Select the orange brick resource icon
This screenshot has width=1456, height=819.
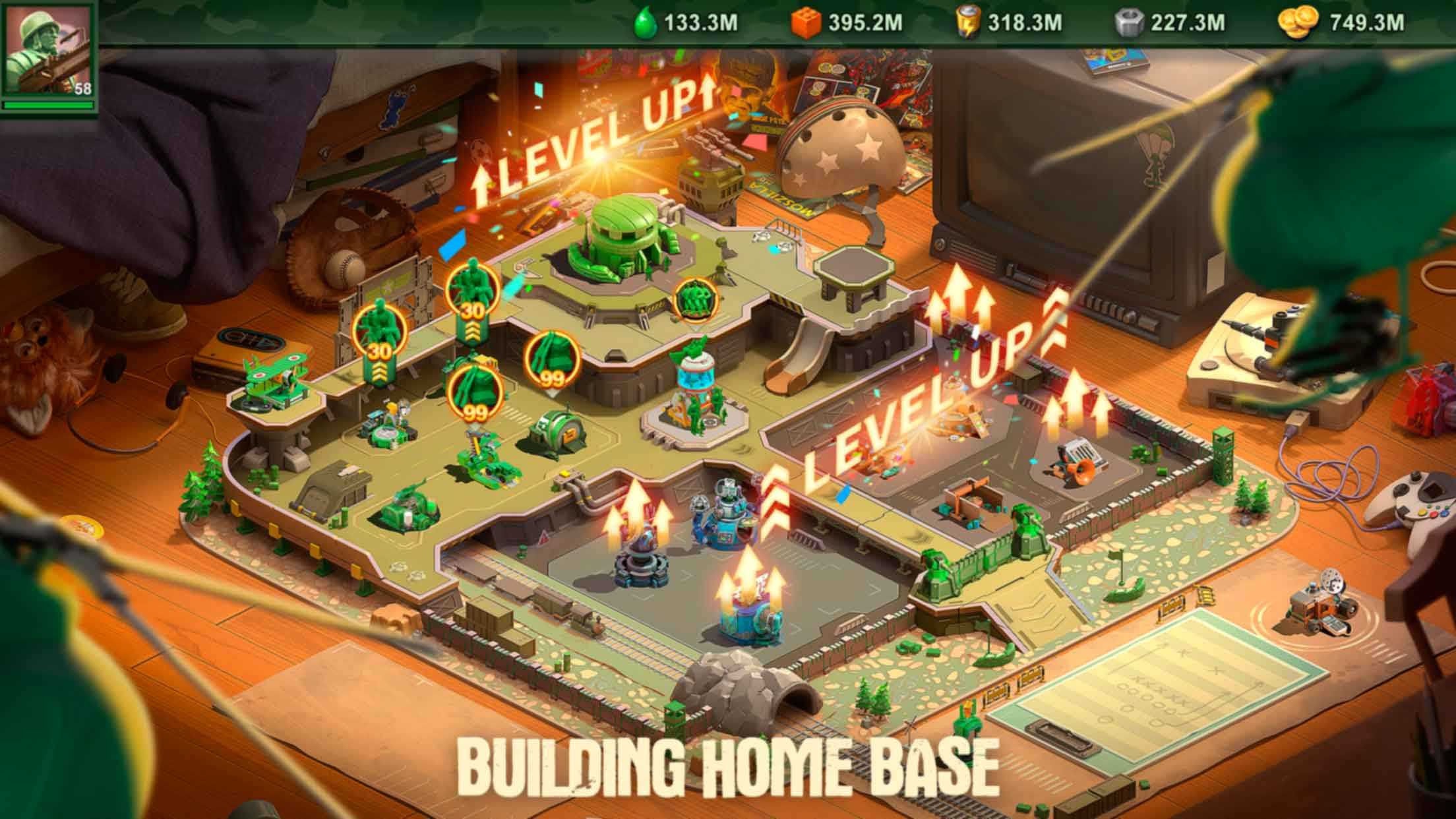coord(806,24)
